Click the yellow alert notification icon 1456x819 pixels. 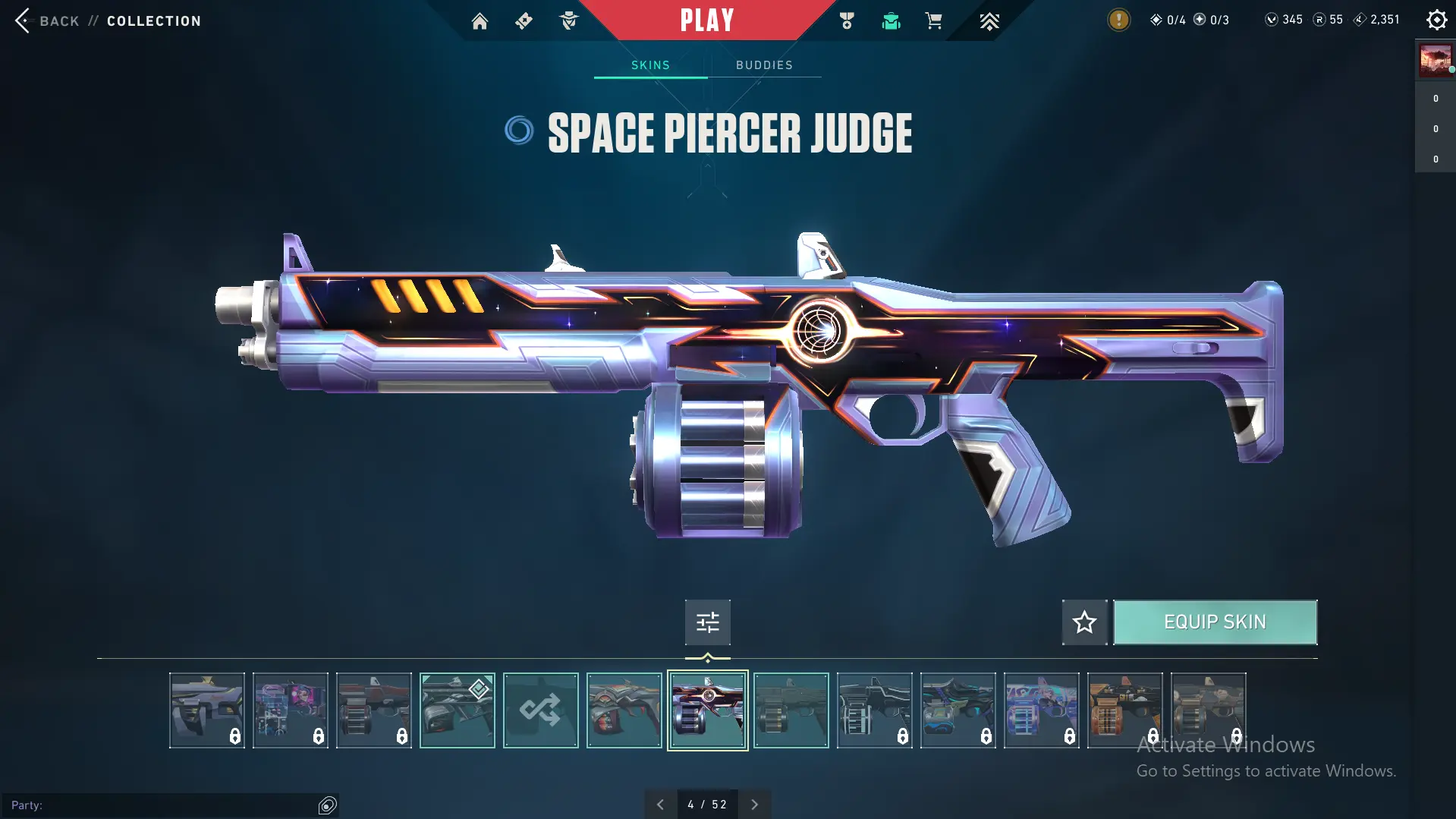(1118, 20)
